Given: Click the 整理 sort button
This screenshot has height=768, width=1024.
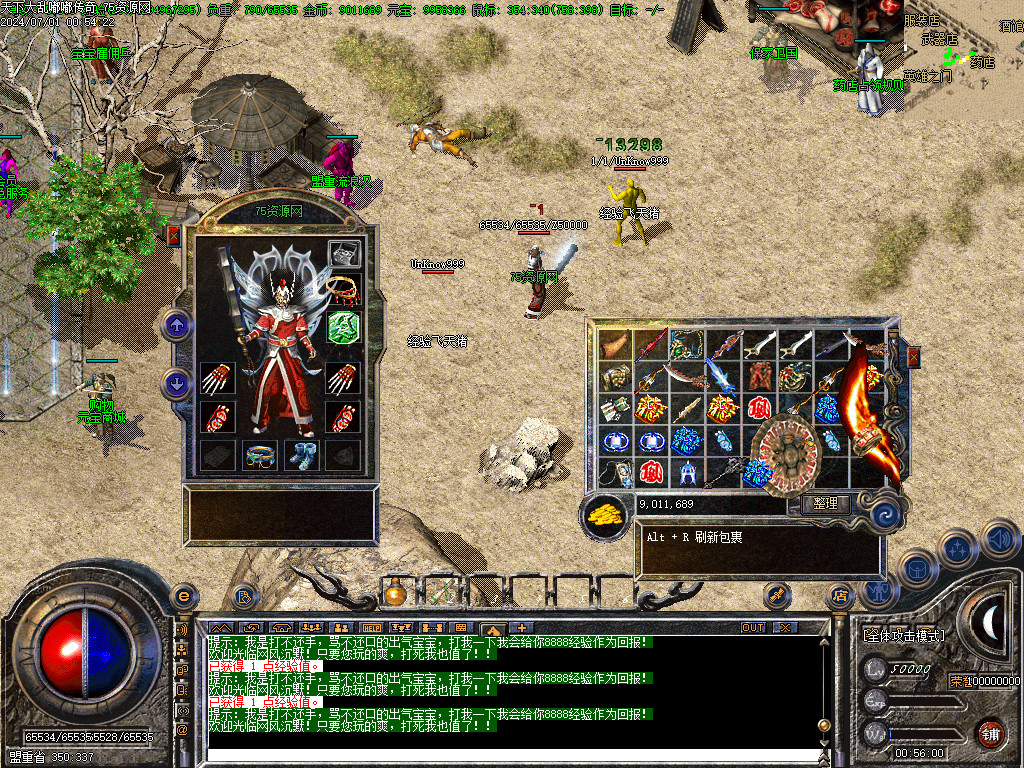Looking at the screenshot, I should tap(825, 504).
